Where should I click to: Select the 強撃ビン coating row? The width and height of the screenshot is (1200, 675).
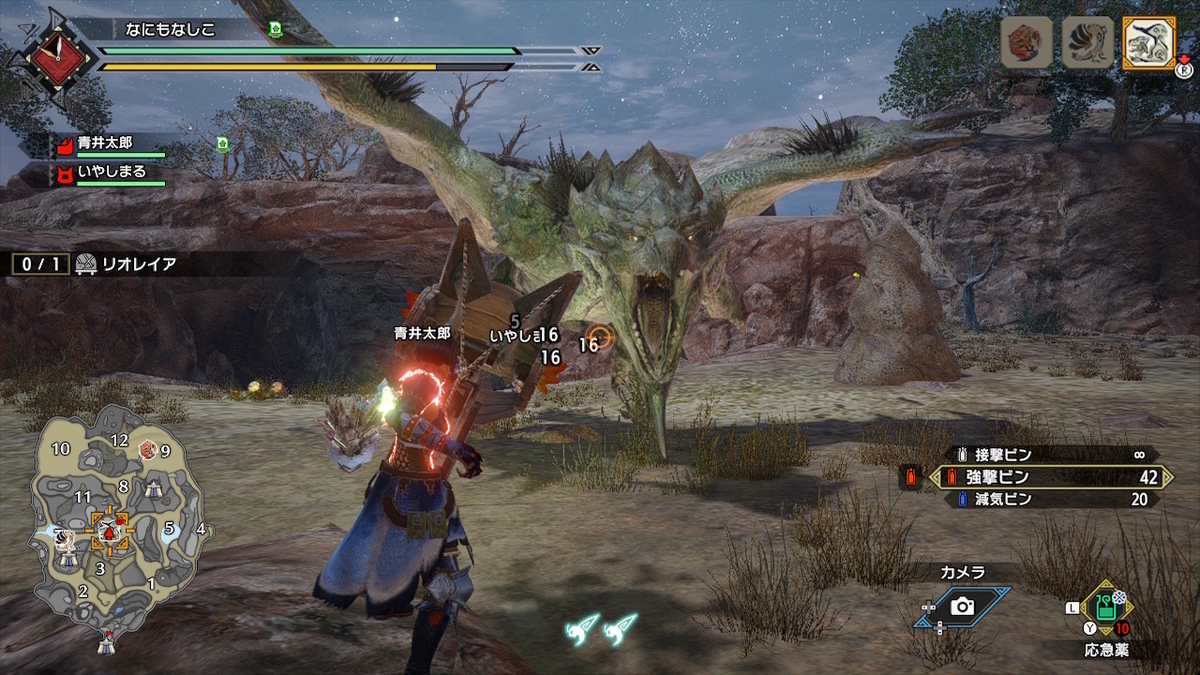(x=1050, y=477)
